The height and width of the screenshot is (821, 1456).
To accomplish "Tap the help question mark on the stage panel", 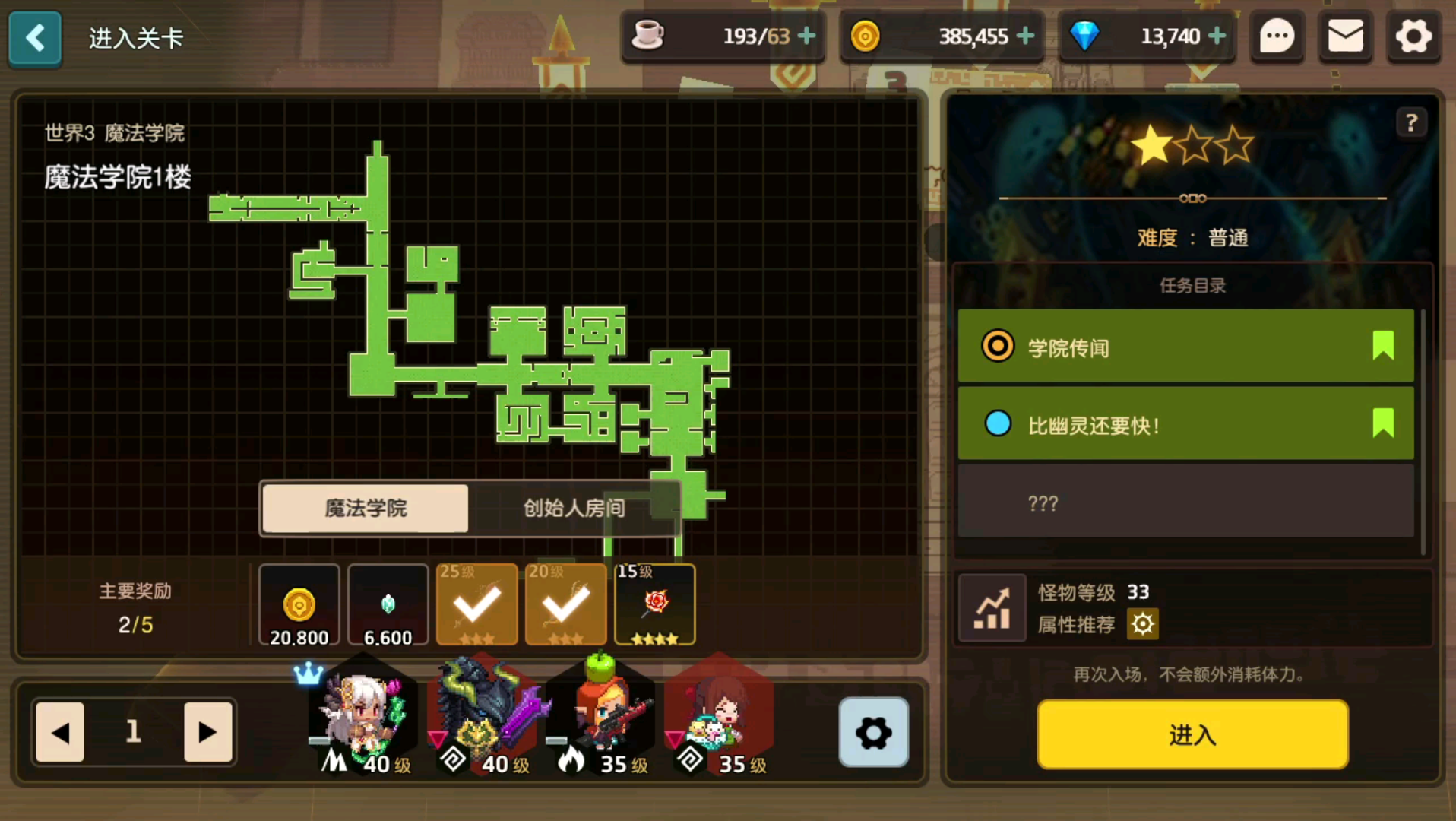I will 1412,122.
